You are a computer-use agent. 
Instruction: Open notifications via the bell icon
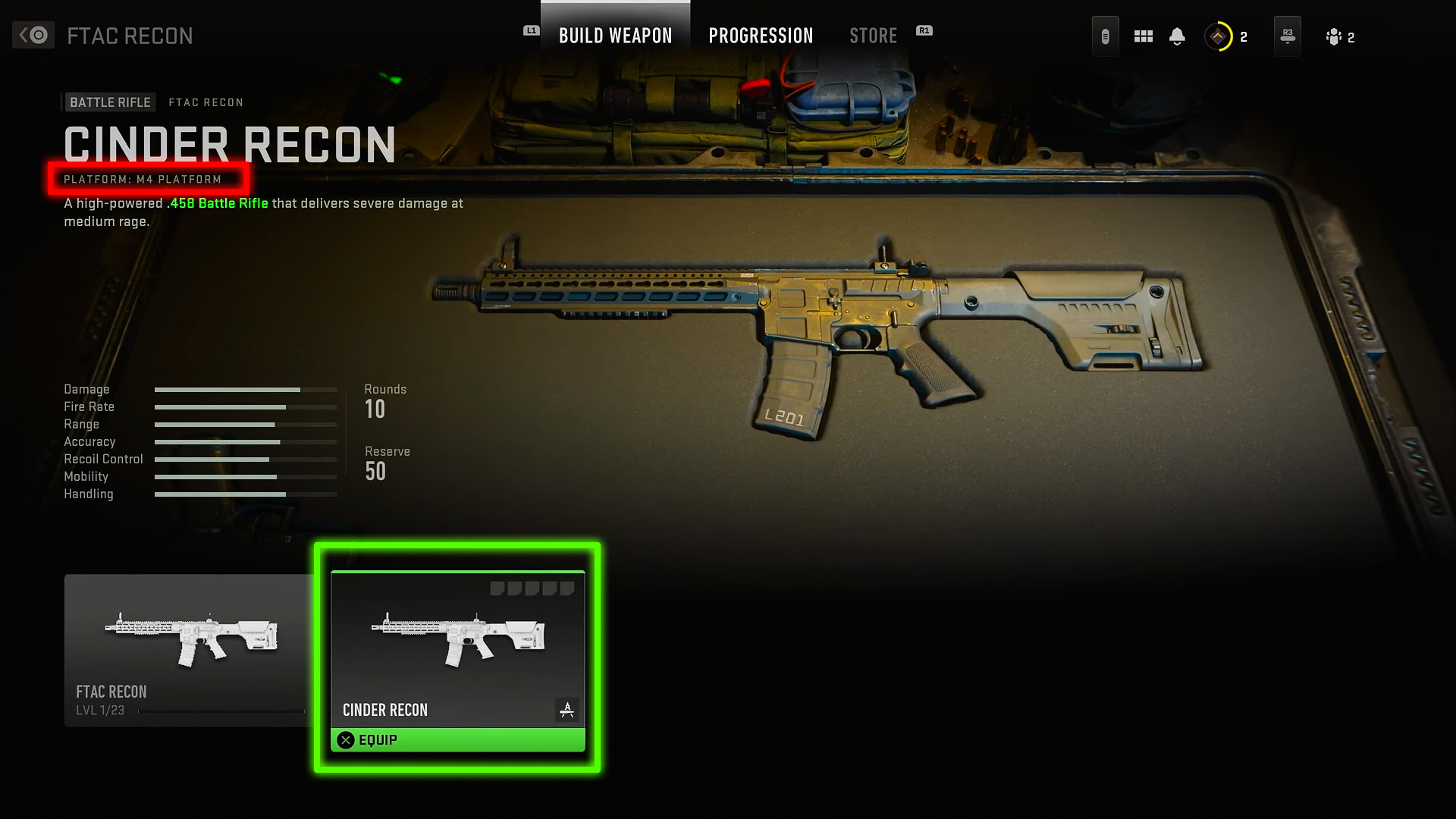pyautogui.click(x=1178, y=36)
